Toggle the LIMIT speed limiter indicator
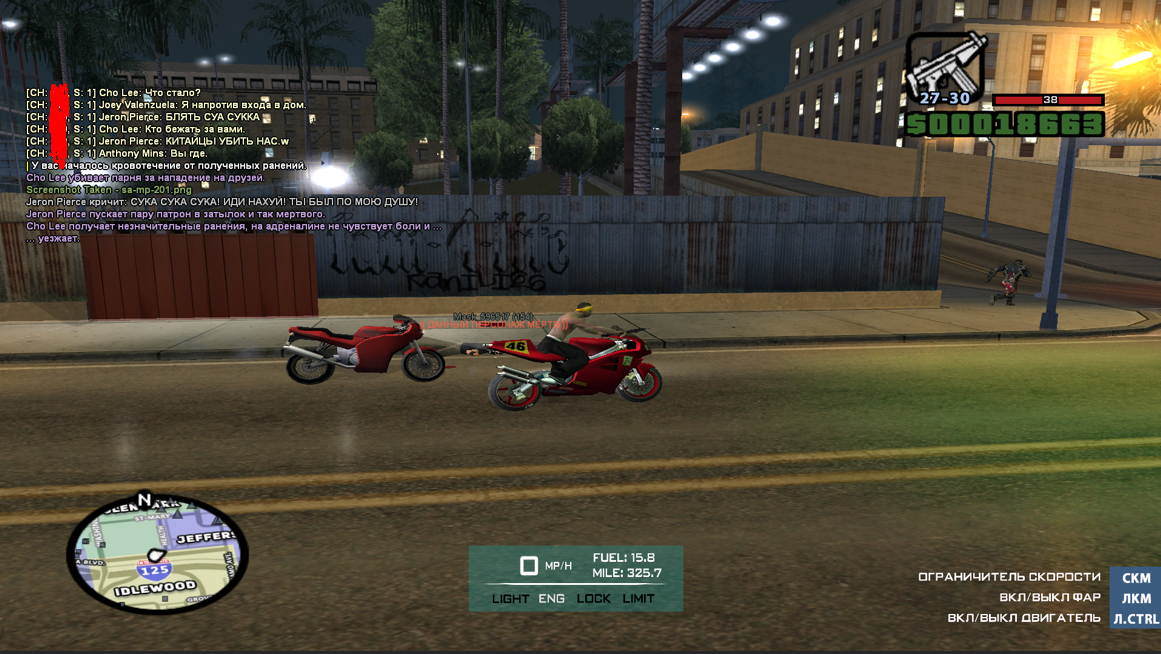 pos(638,598)
